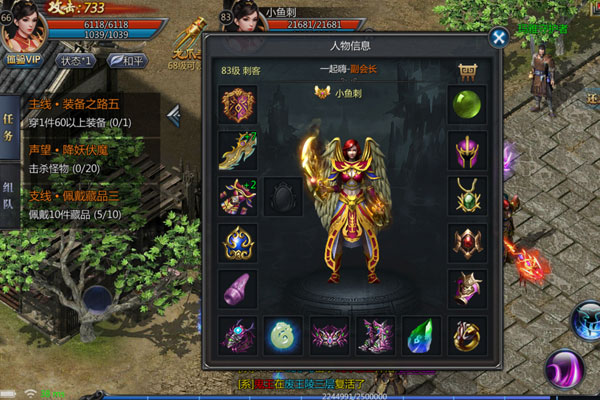Inspect the gold ring slot
The image size is (600, 400).
click(466, 335)
